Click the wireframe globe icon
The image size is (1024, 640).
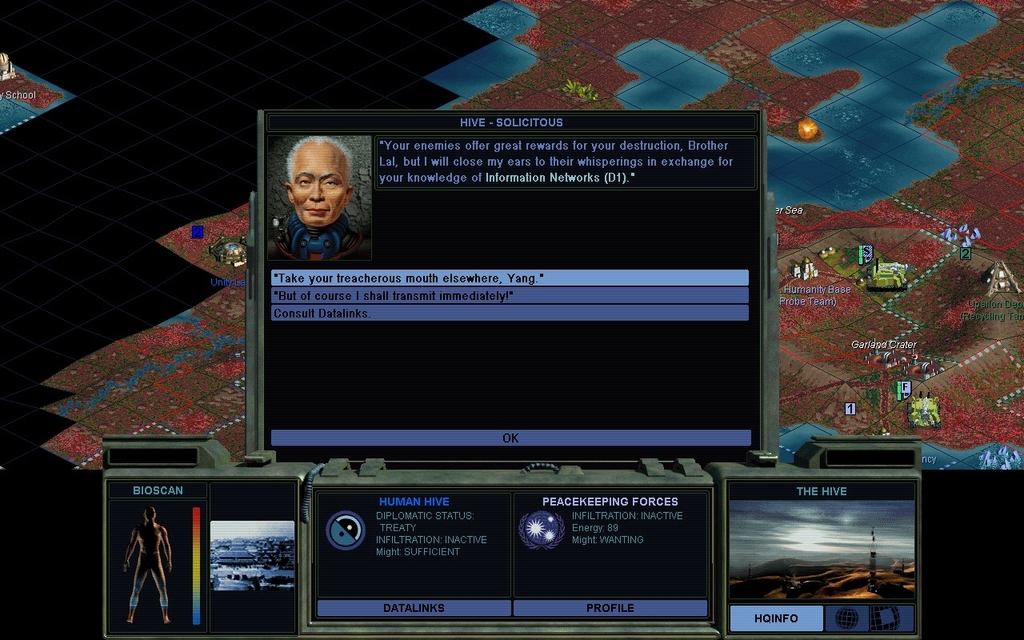click(x=847, y=618)
